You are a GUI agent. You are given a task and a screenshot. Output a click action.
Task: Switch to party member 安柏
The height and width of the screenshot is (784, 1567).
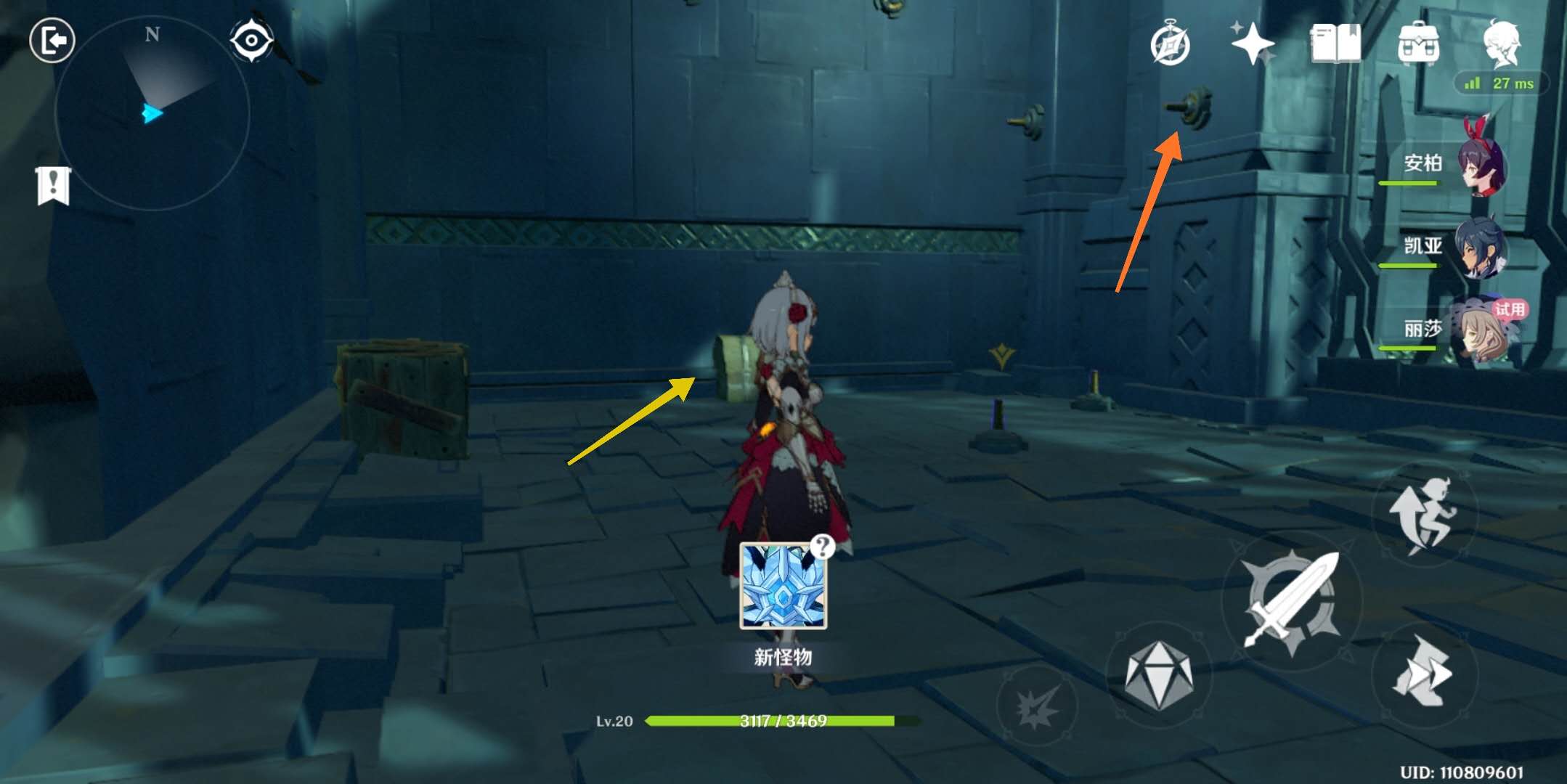click(1481, 165)
